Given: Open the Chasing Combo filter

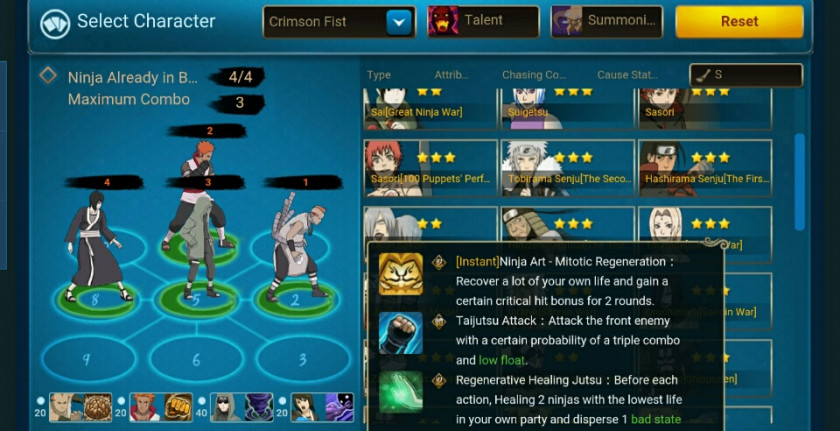Looking at the screenshot, I should tap(534, 75).
